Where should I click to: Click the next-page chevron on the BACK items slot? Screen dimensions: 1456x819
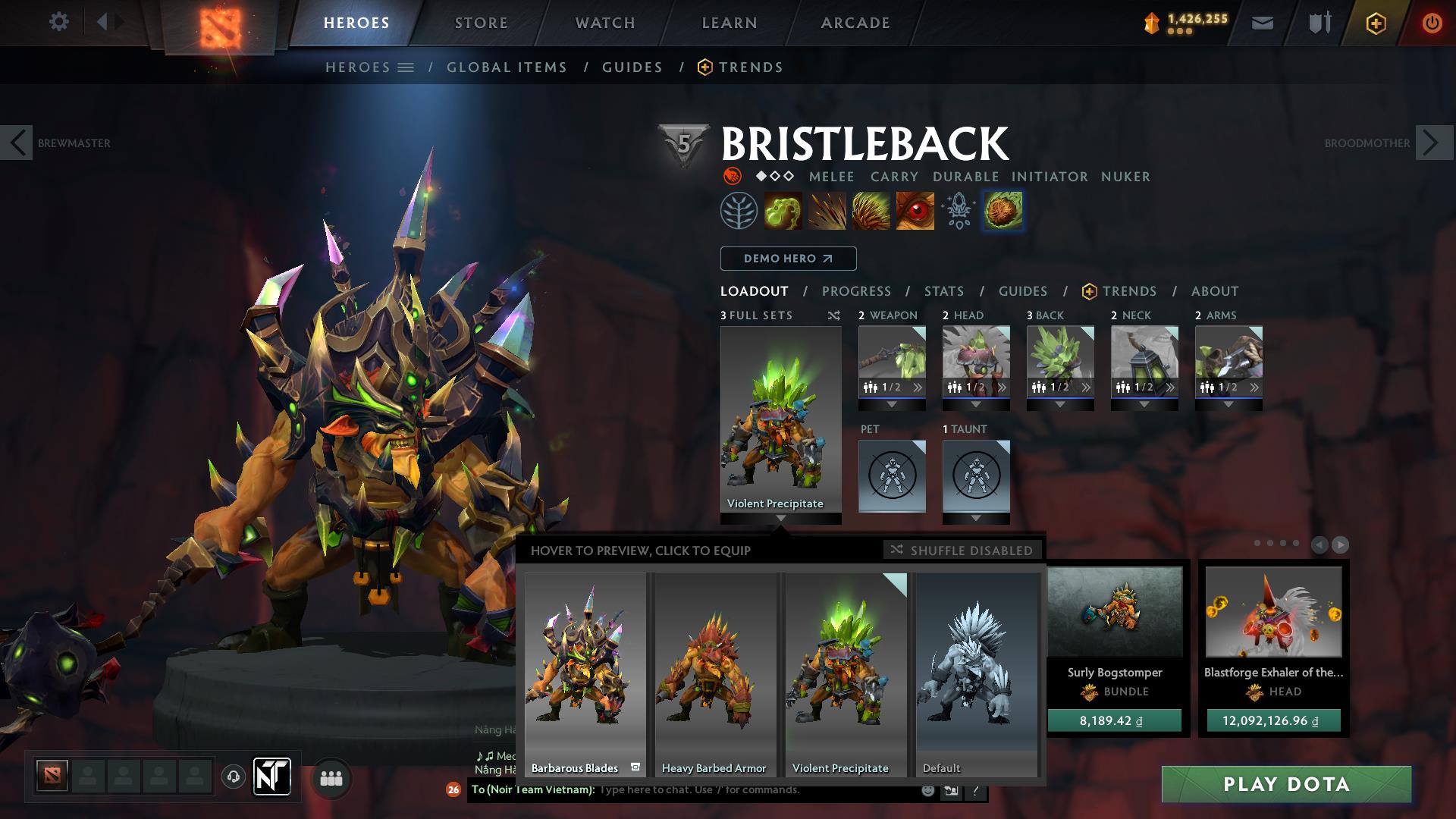point(1086,386)
